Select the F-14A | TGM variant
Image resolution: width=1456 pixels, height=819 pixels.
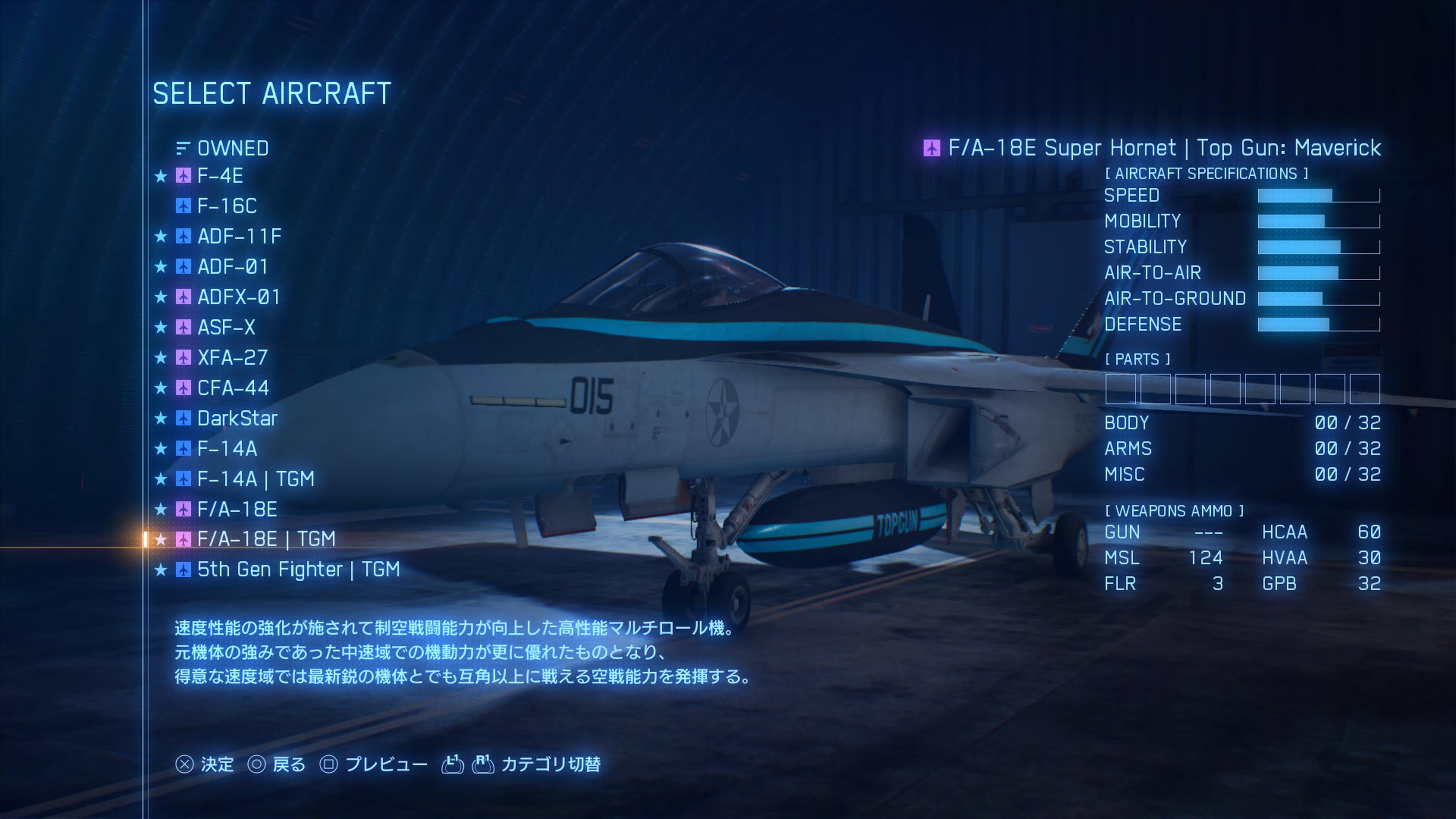(x=256, y=479)
